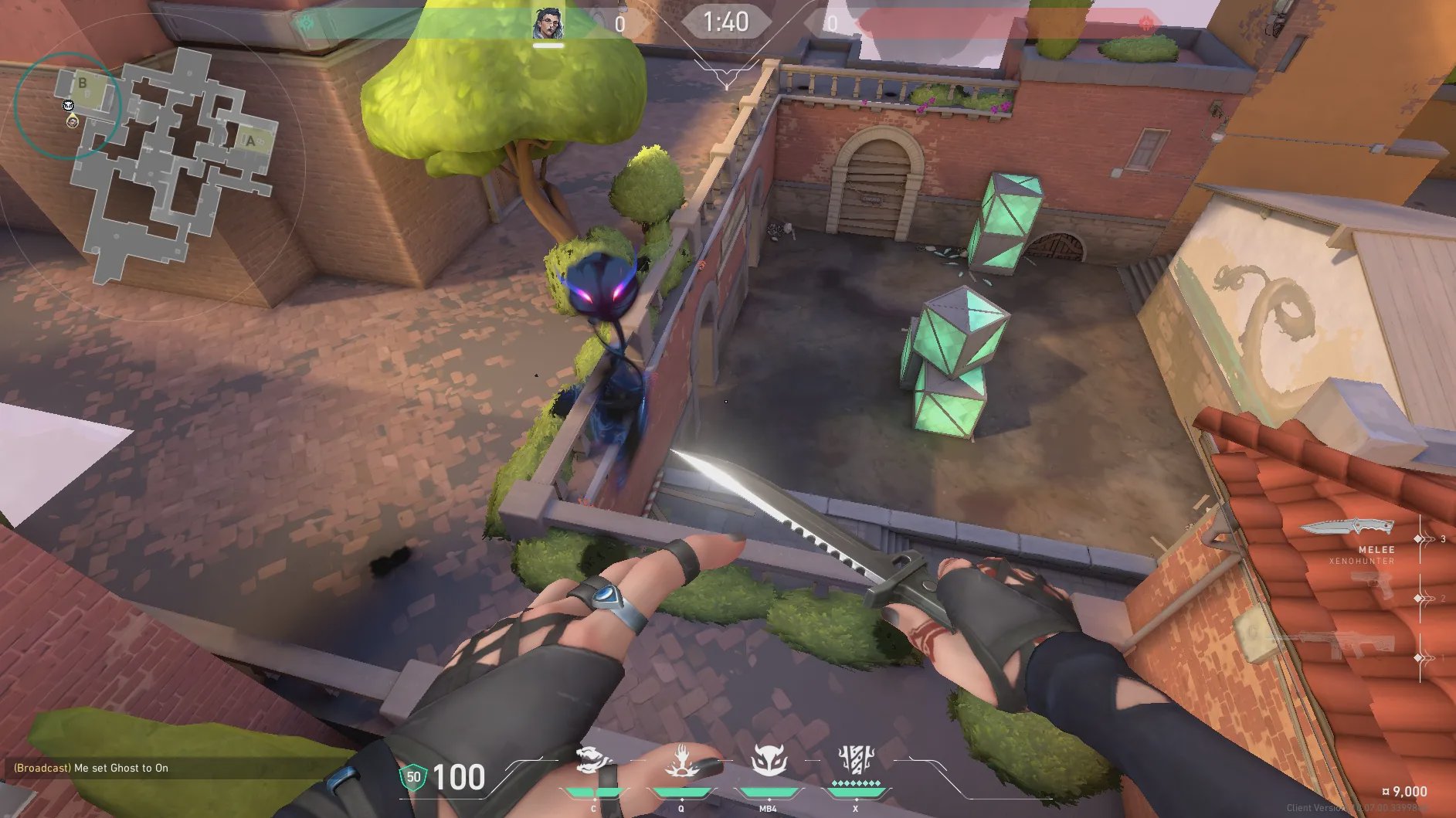This screenshot has width=1456, height=818.
Task: Click the shield armor icon showing 50
Action: pyautogui.click(x=413, y=777)
